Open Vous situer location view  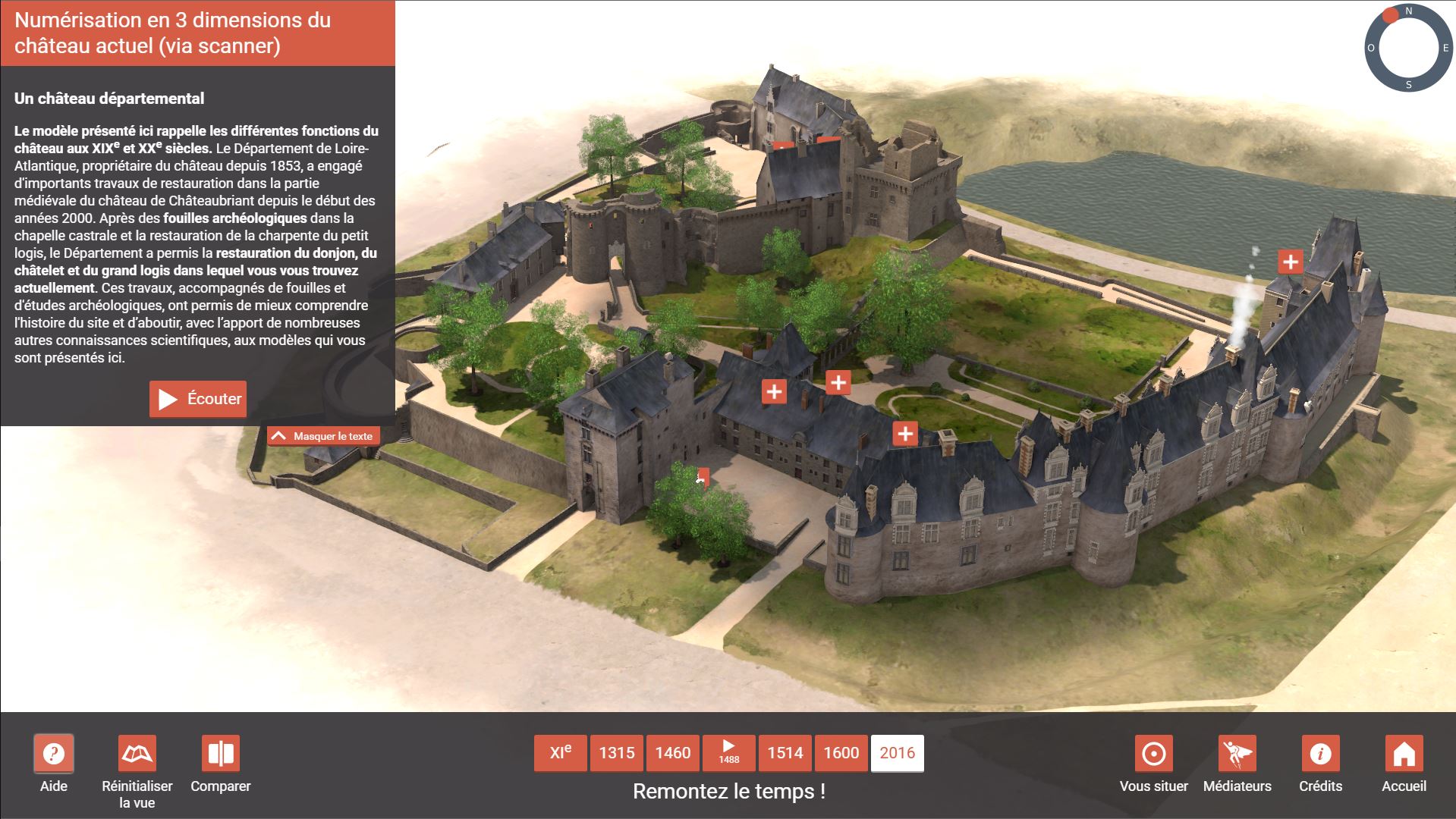(x=1153, y=754)
